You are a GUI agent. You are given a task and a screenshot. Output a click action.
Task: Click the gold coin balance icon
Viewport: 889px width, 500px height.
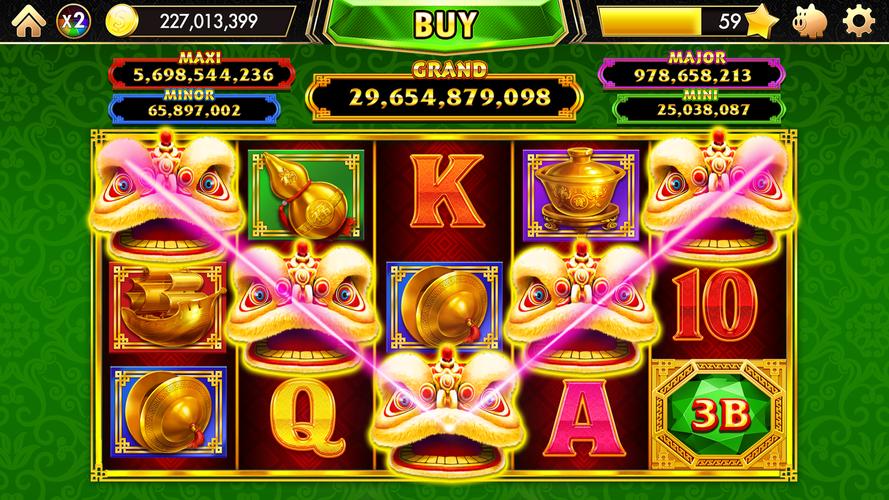tap(122, 20)
